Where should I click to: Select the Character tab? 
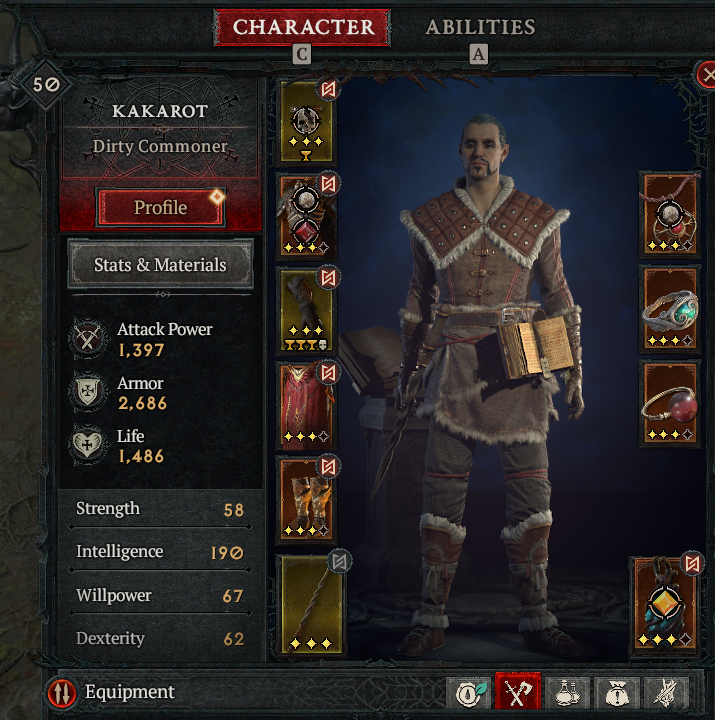pos(303,27)
